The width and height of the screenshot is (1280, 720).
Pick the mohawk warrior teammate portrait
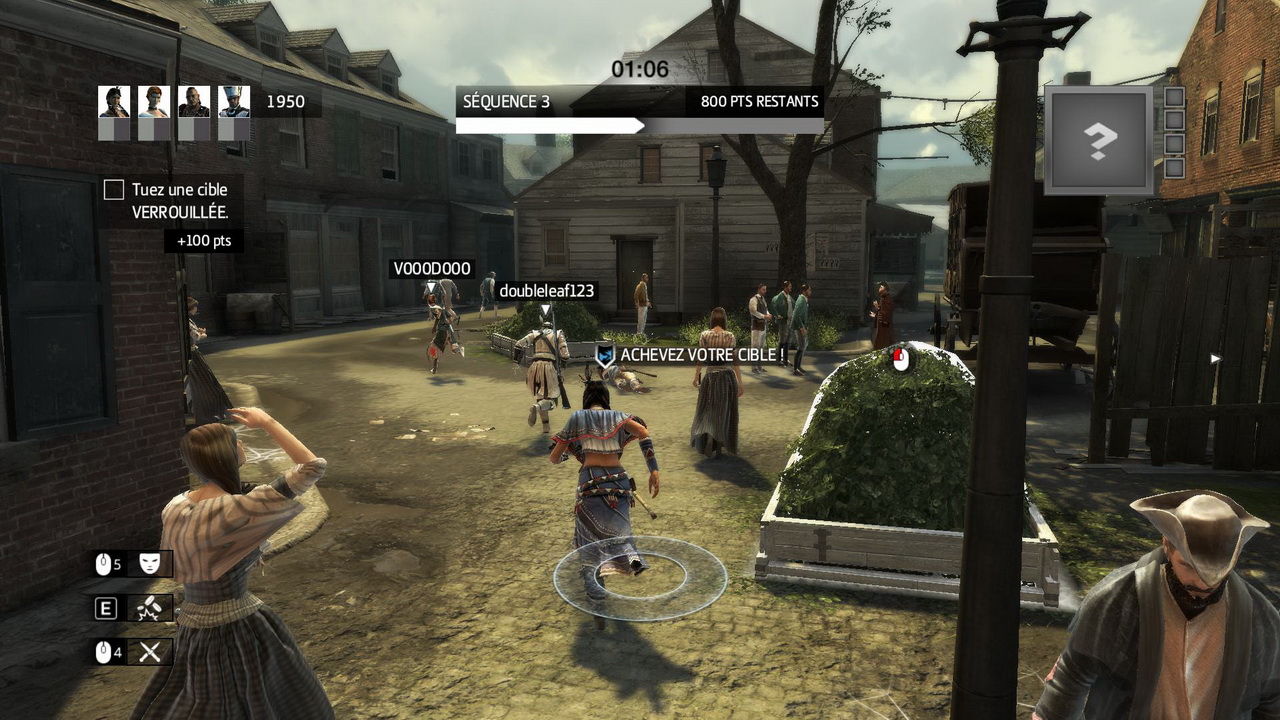point(194,102)
